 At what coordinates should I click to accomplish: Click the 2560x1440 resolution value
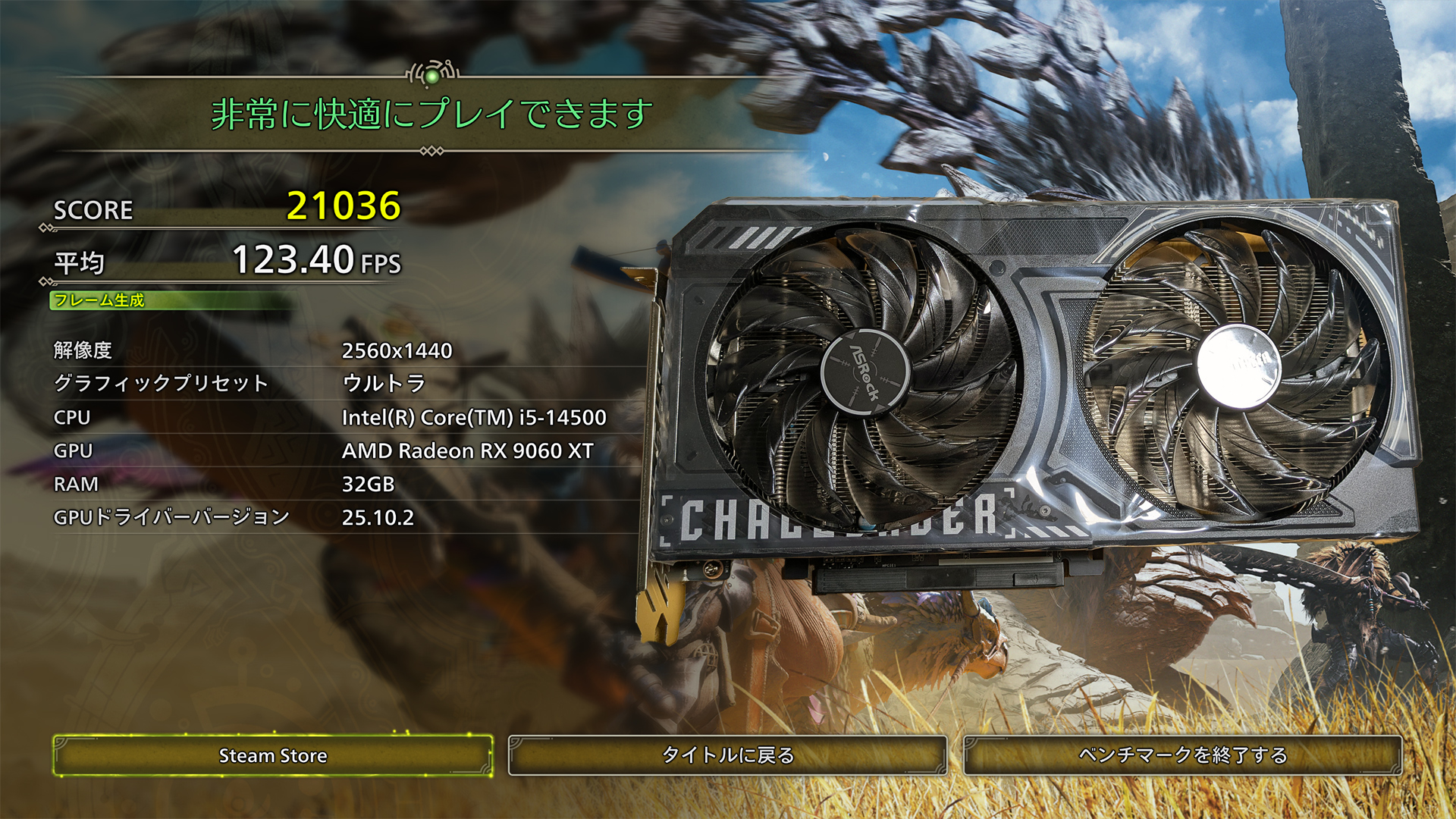point(397,350)
